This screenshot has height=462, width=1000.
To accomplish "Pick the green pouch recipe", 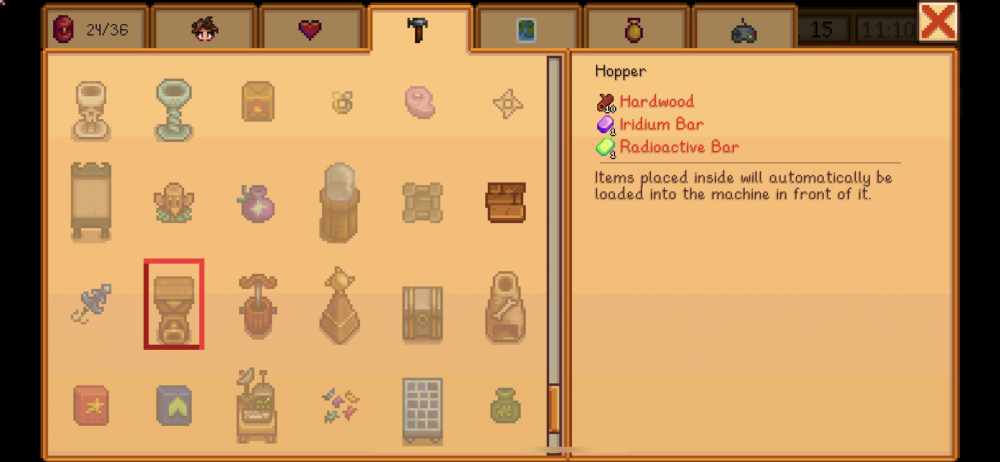I will [506, 405].
